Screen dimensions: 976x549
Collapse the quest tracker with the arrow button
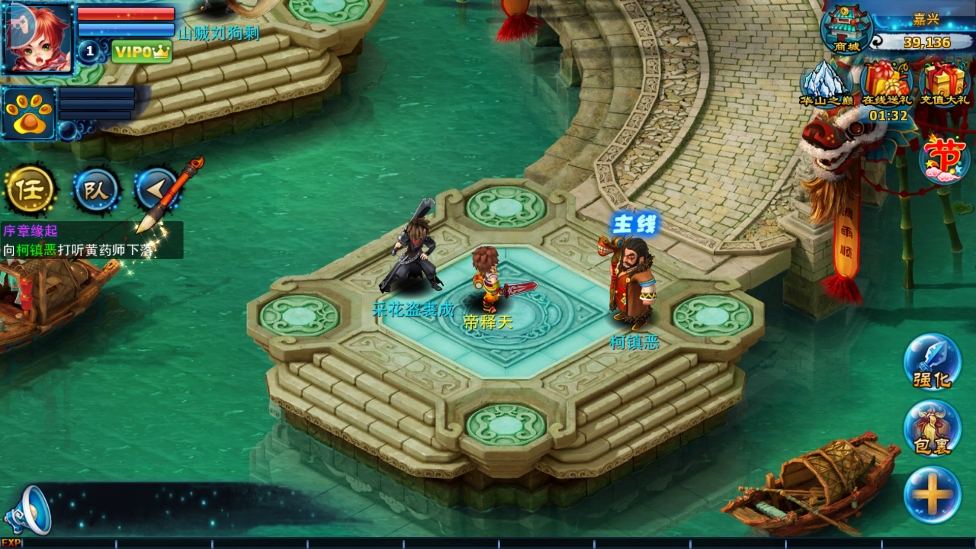pos(156,188)
